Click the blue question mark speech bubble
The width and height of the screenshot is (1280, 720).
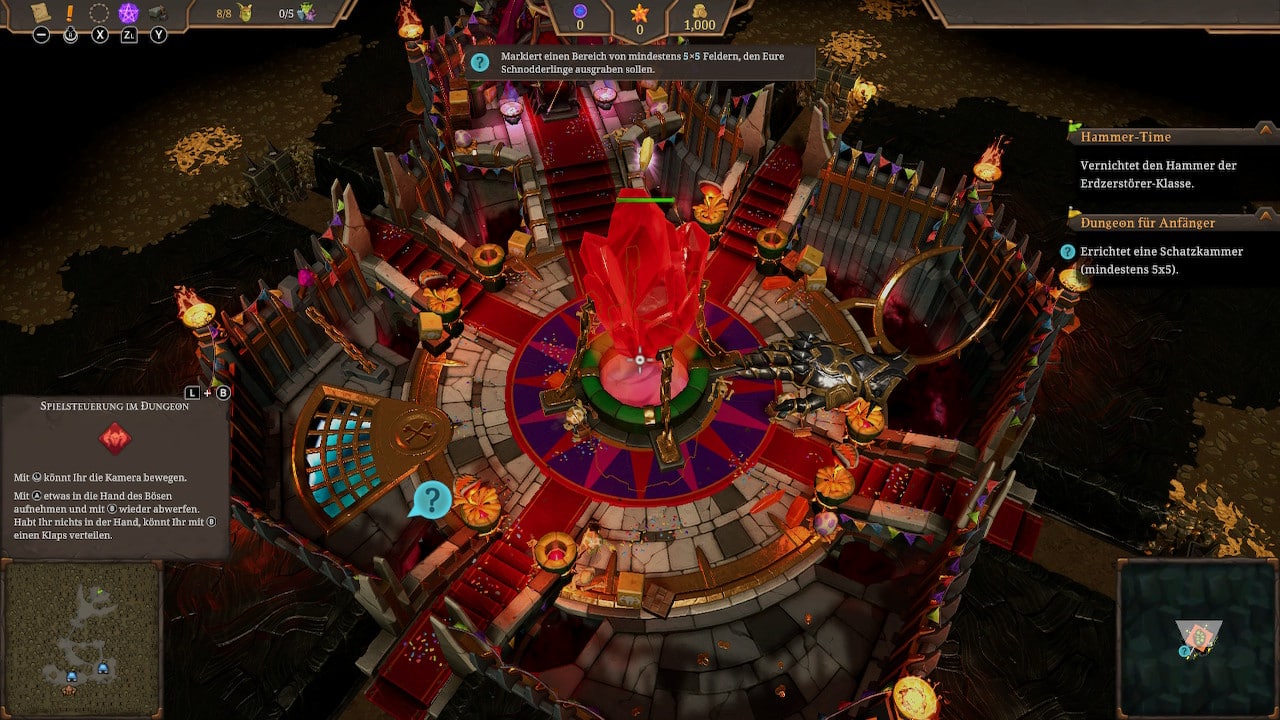tap(432, 498)
